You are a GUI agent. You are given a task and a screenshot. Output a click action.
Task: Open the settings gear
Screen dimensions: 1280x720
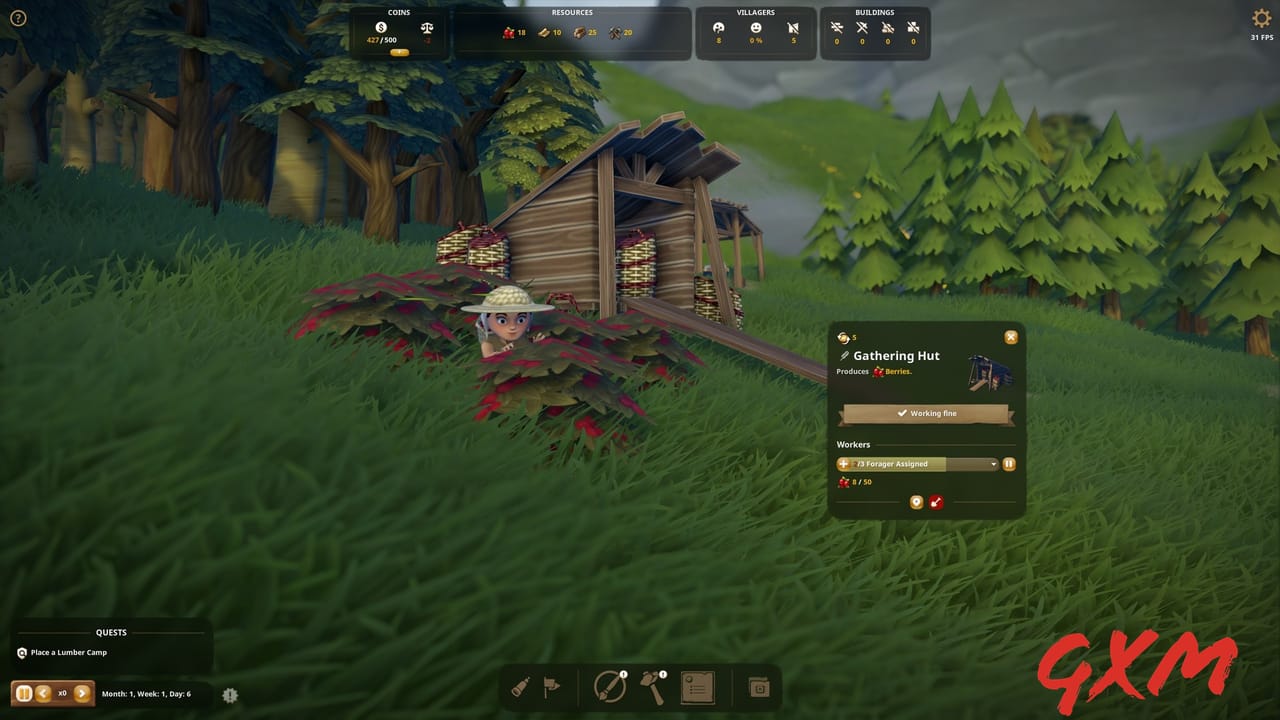[x=1261, y=18]
